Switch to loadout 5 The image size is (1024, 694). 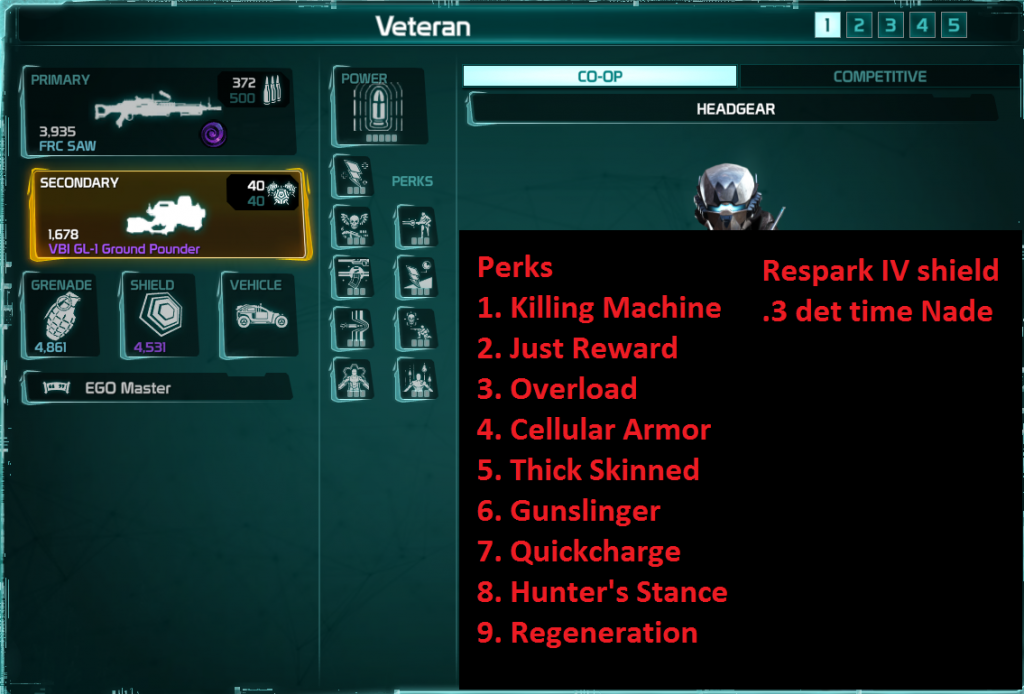(x=953, y=25)
